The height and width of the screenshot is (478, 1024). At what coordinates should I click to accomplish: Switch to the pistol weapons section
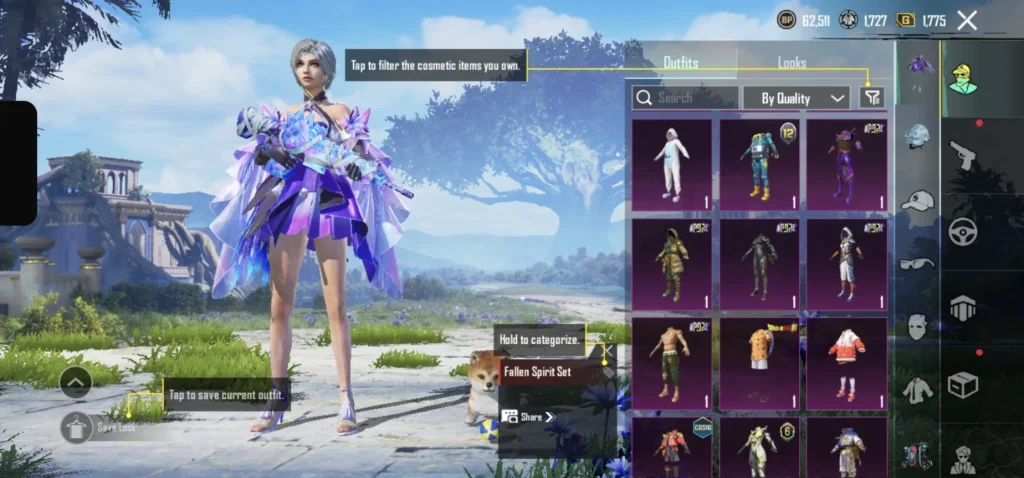click(x=963, y=155)
